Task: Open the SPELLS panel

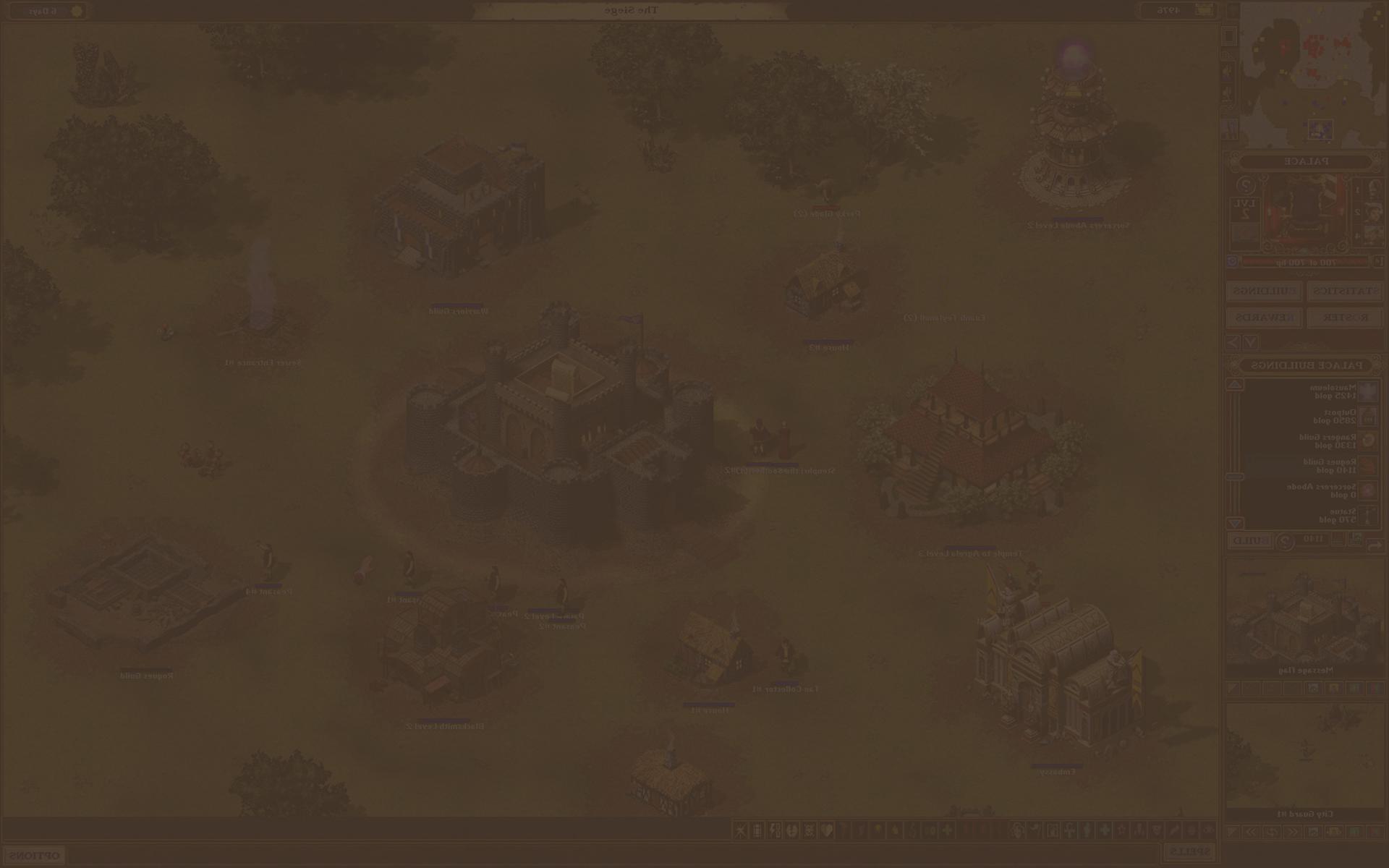Action: [1191, 851]
